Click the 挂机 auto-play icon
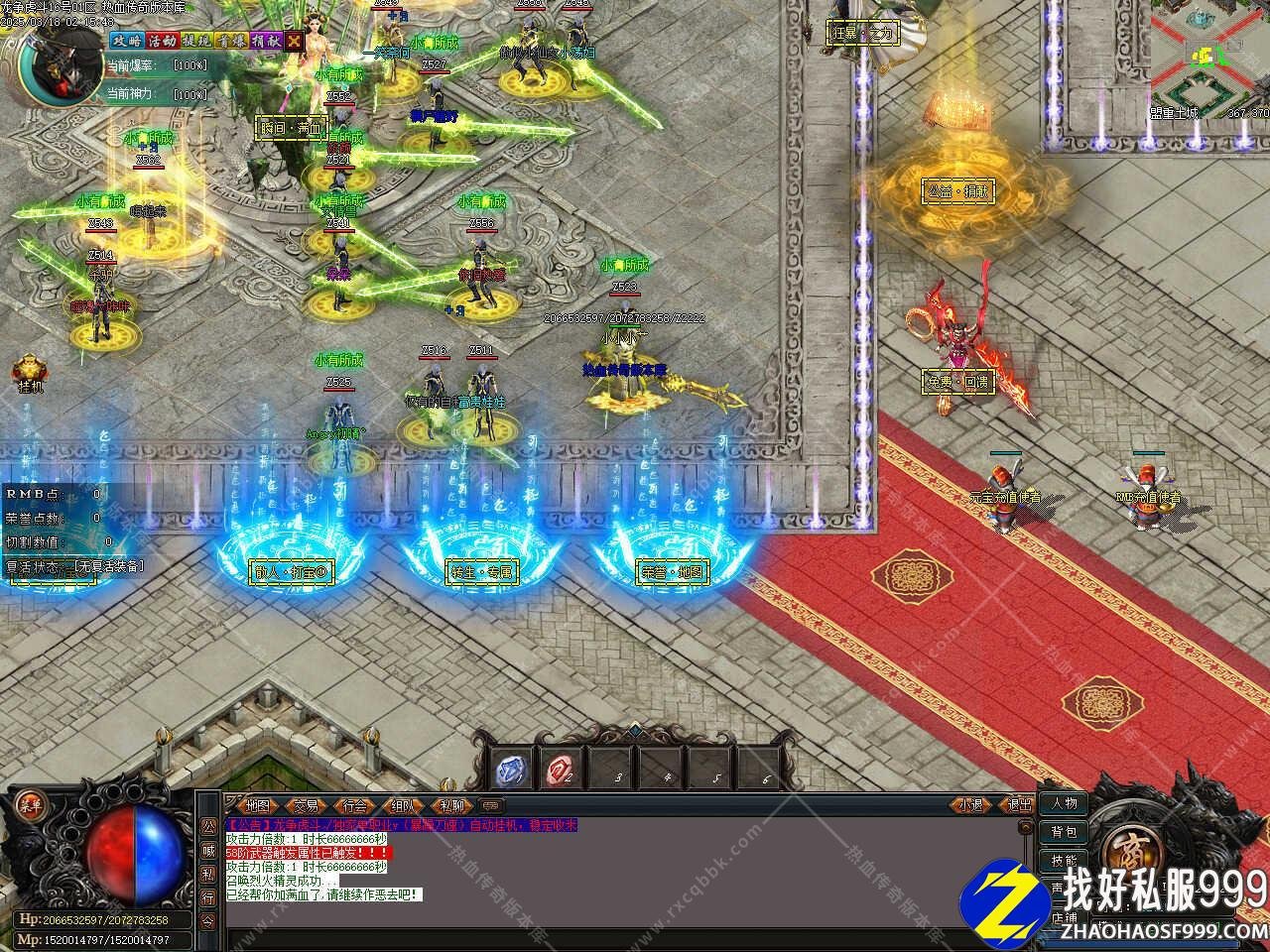Viewport: 1270px width, 952px height. pos(29,373)
